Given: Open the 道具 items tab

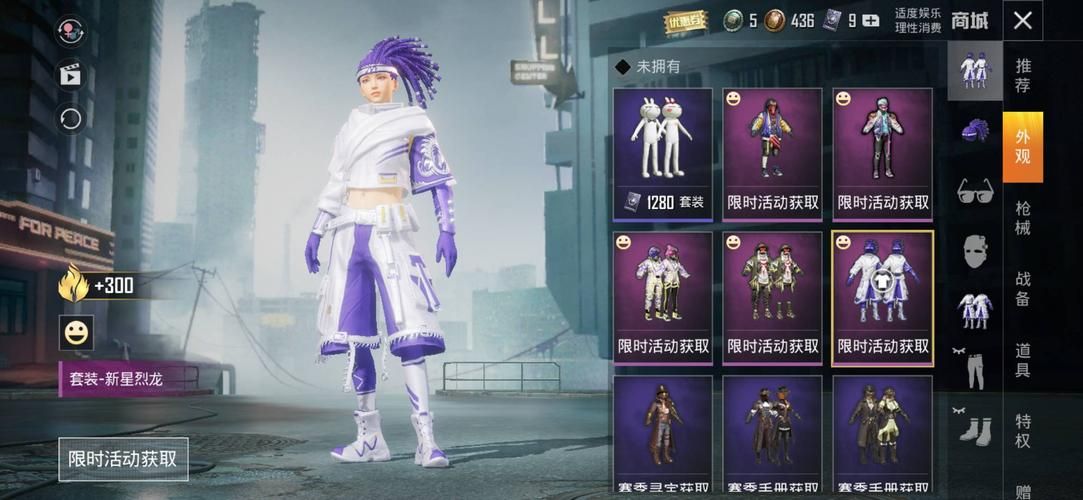Looking at the screenshot, I should pyautogui.click(x=1023, y=360).
